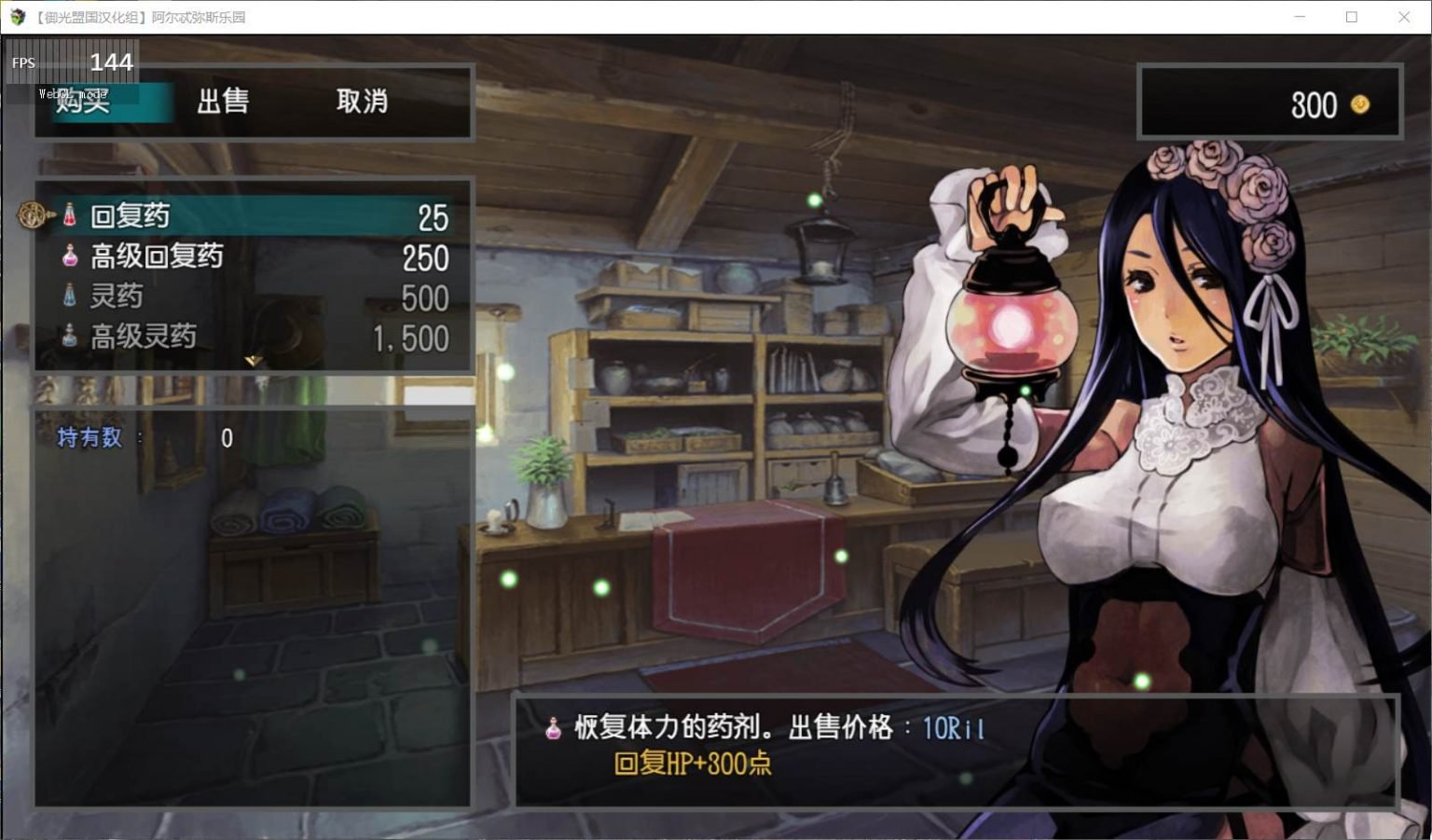Switch to the 出售 sell tab

click(x=223, y=103)
